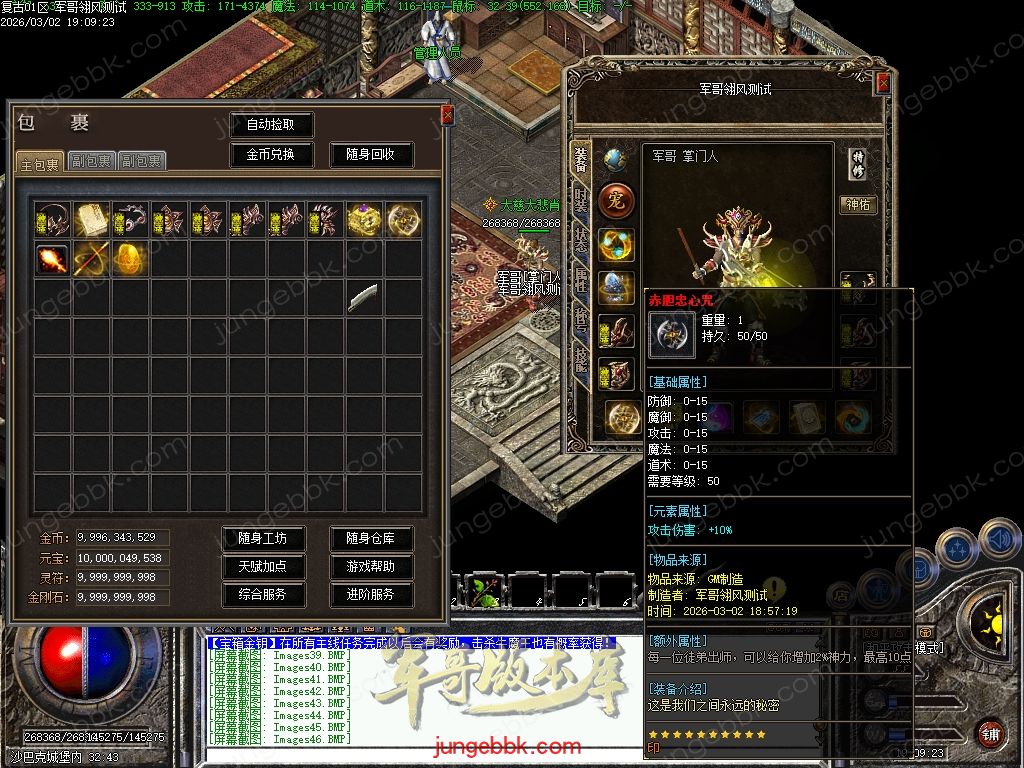Screen dimensions: 1024x768
Task: Select the fireball item in the bag
Action: [x=52, y=259]
